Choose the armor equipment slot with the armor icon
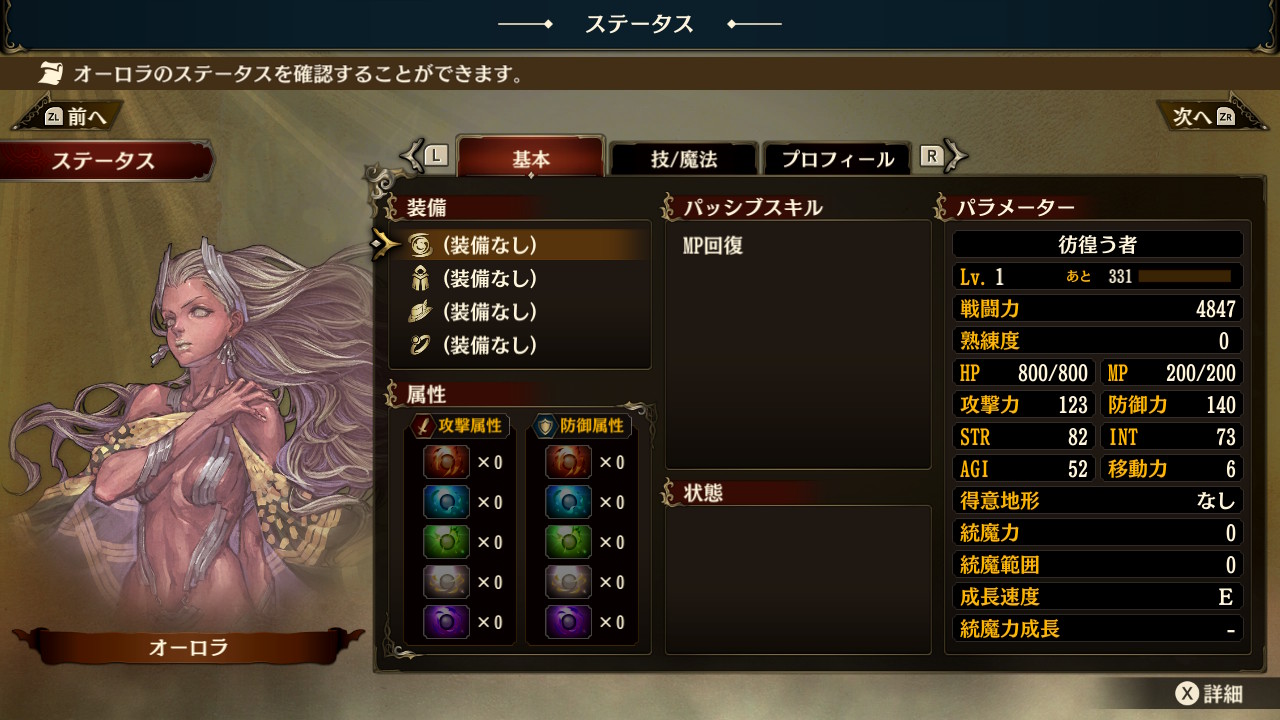 tap(490, 278)
